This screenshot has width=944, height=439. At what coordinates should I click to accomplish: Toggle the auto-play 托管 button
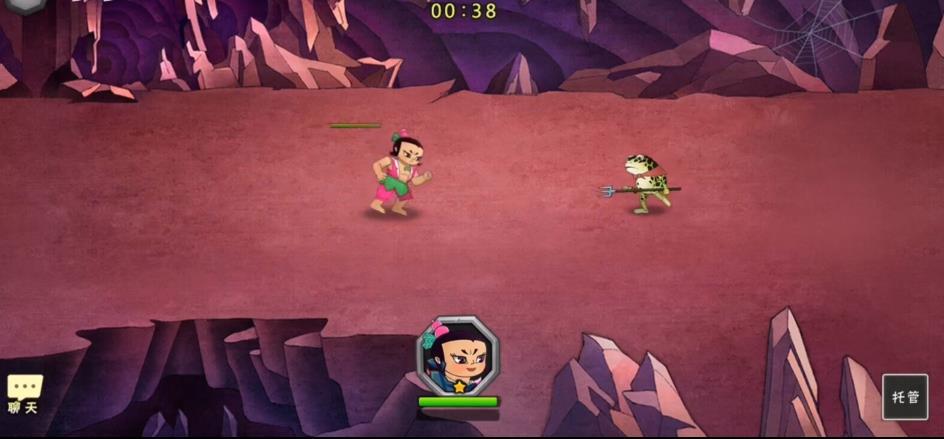point(905,396)
